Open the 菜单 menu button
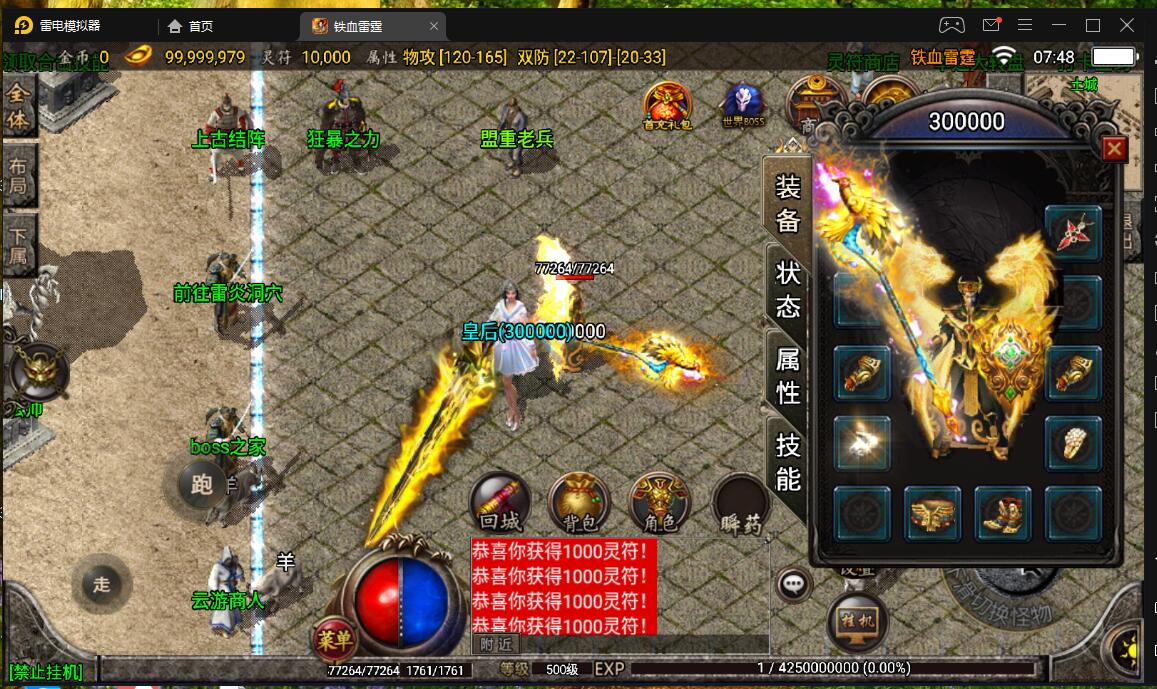 [334, 636]
